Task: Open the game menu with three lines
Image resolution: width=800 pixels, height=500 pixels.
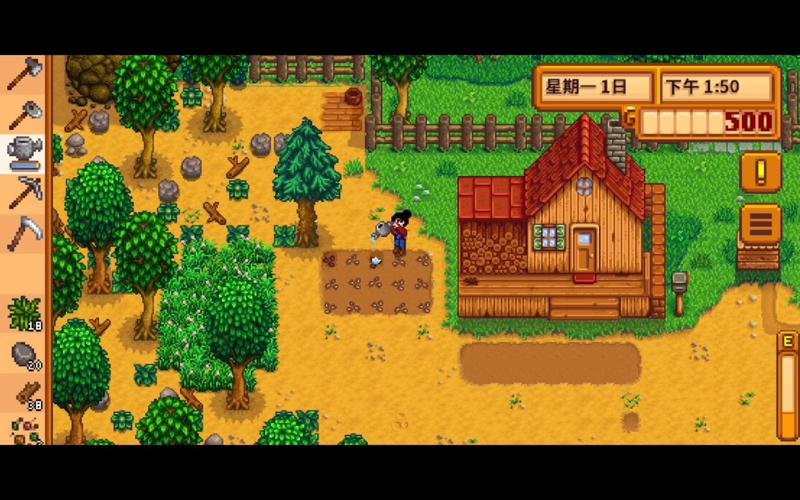Action: point(760,222)
